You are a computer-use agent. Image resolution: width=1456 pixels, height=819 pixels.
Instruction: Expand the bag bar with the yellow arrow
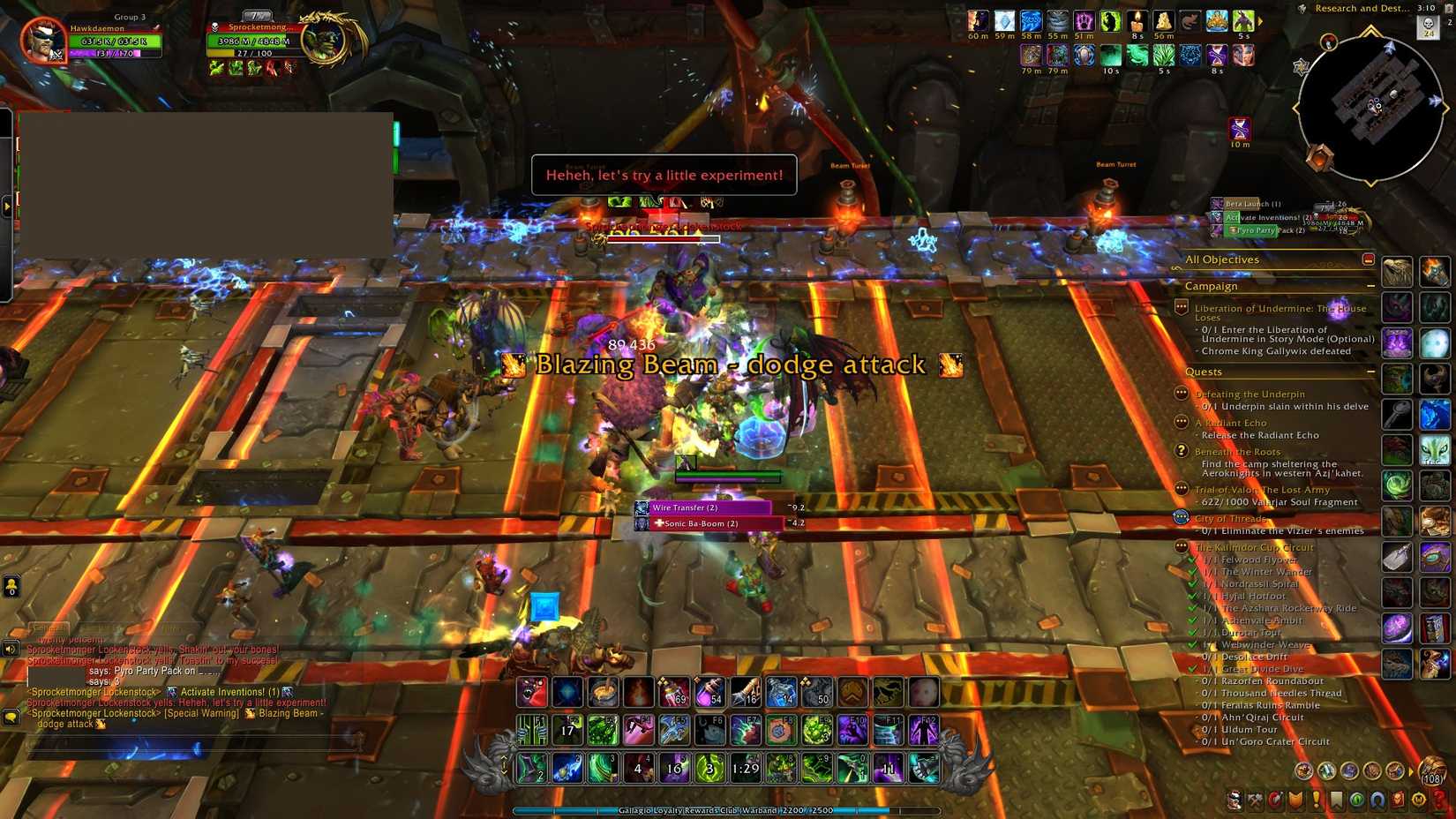(x=1411, y=771)
